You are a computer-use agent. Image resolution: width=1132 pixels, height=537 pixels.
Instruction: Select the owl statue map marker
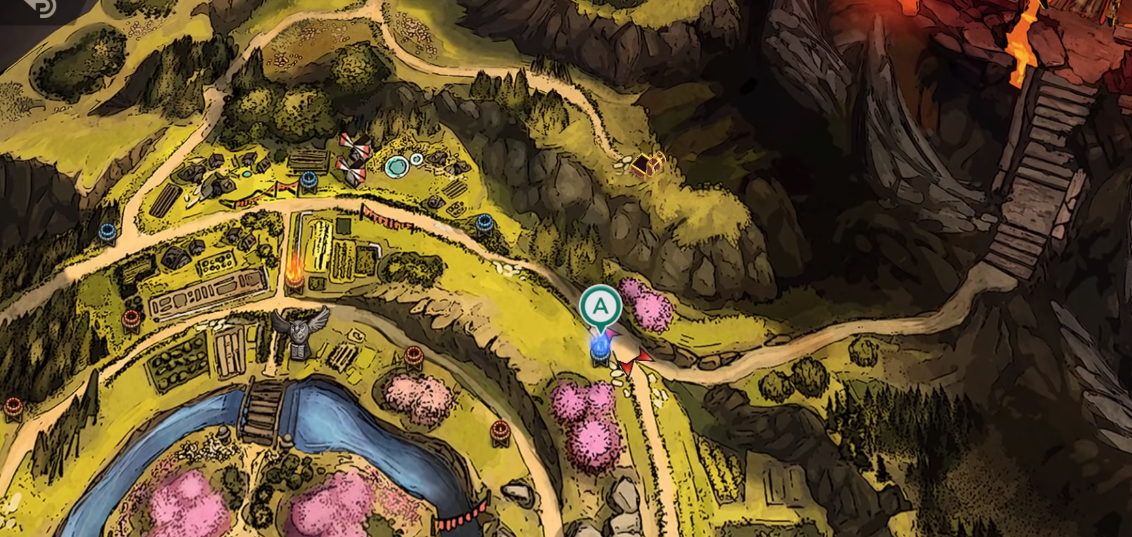click(300, 332)
